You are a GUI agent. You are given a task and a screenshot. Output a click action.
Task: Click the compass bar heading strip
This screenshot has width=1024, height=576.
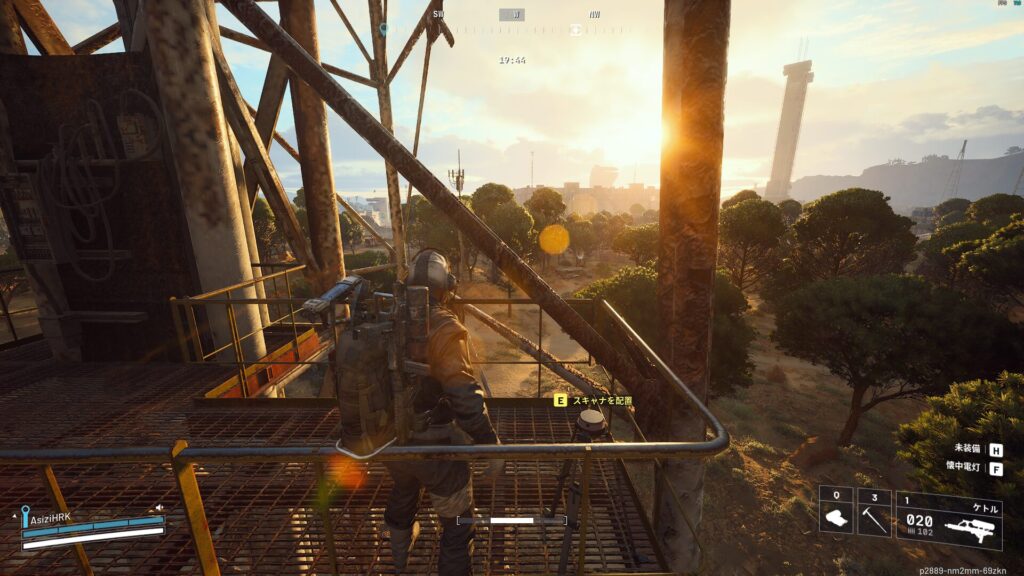pos(512,29)
